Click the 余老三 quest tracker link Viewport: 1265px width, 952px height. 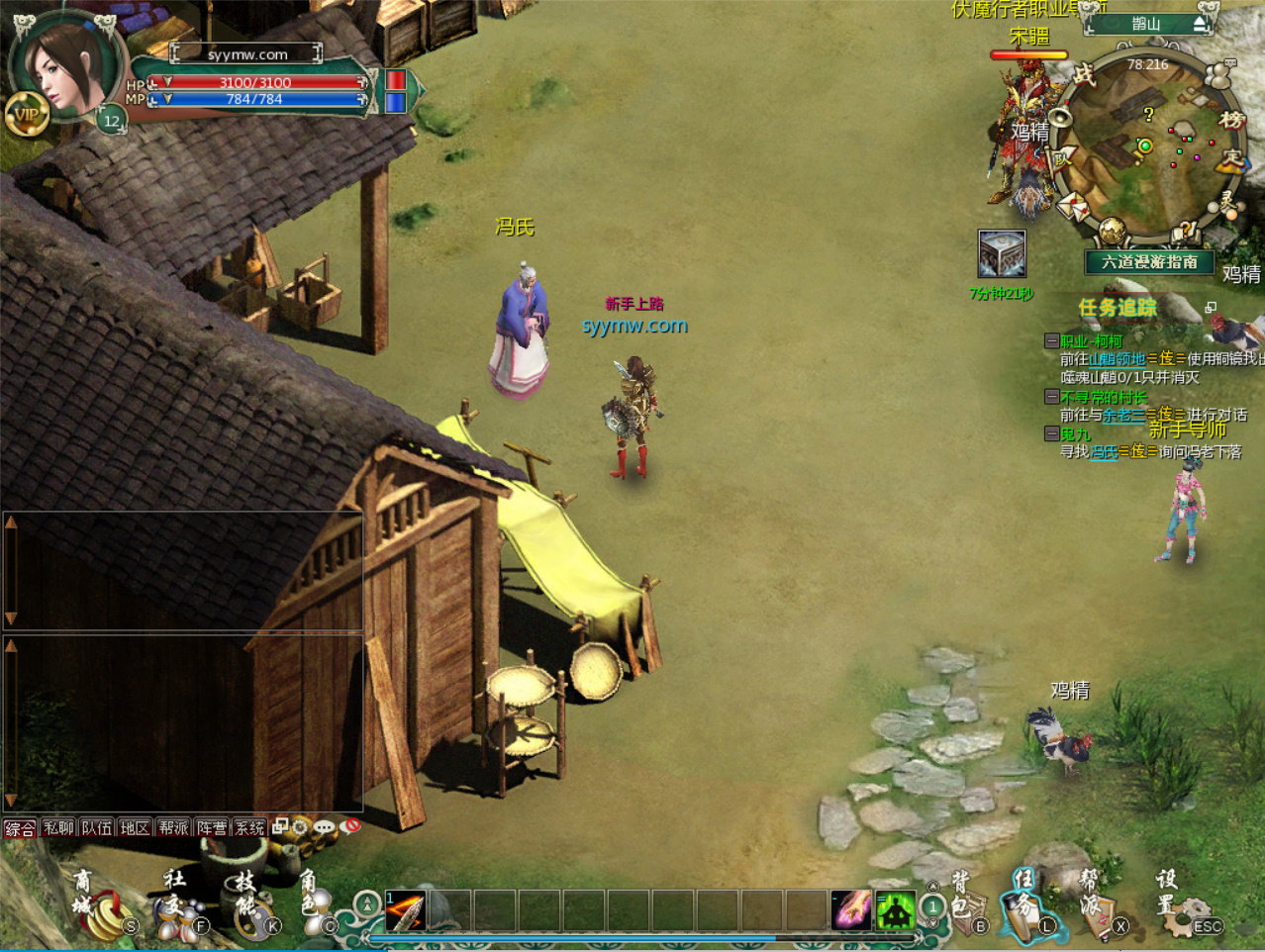tap(1123, 415)
